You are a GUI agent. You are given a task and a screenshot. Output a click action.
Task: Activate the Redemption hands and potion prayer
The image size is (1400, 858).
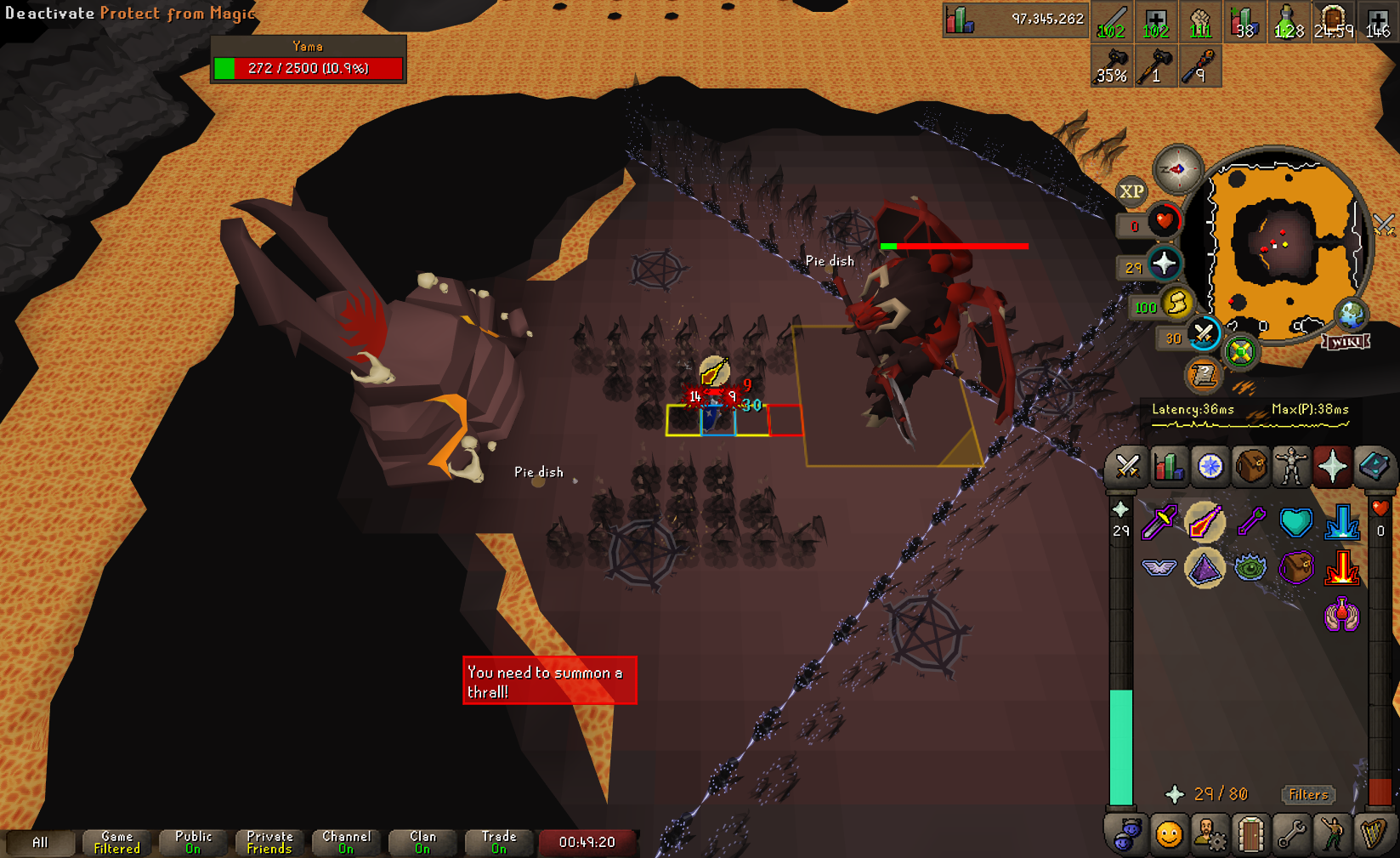(1341, 614)
